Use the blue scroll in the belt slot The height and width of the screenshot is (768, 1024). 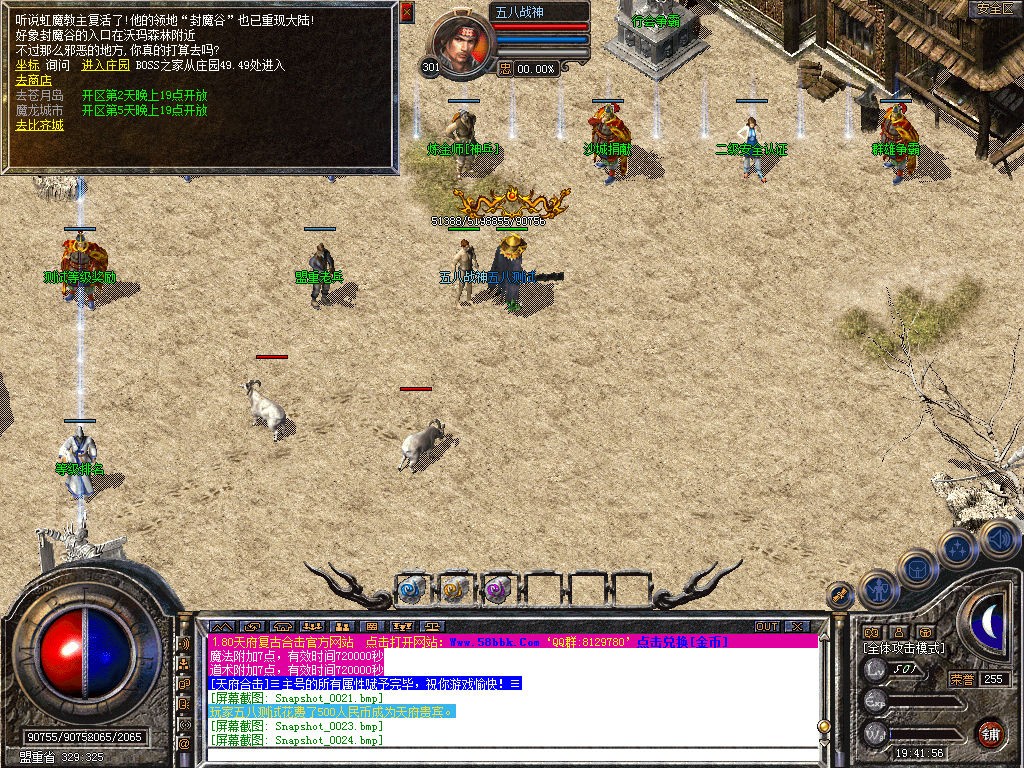pos(411,589)
